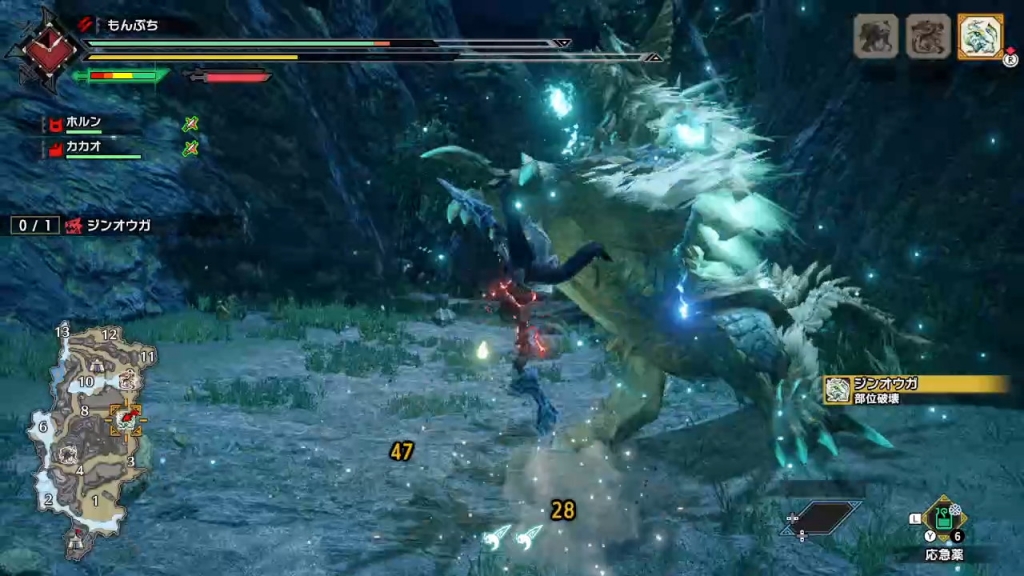1024x576 pixels.
Task: Select the highlighted Zinogre monster icon
Action: (980, 37)
